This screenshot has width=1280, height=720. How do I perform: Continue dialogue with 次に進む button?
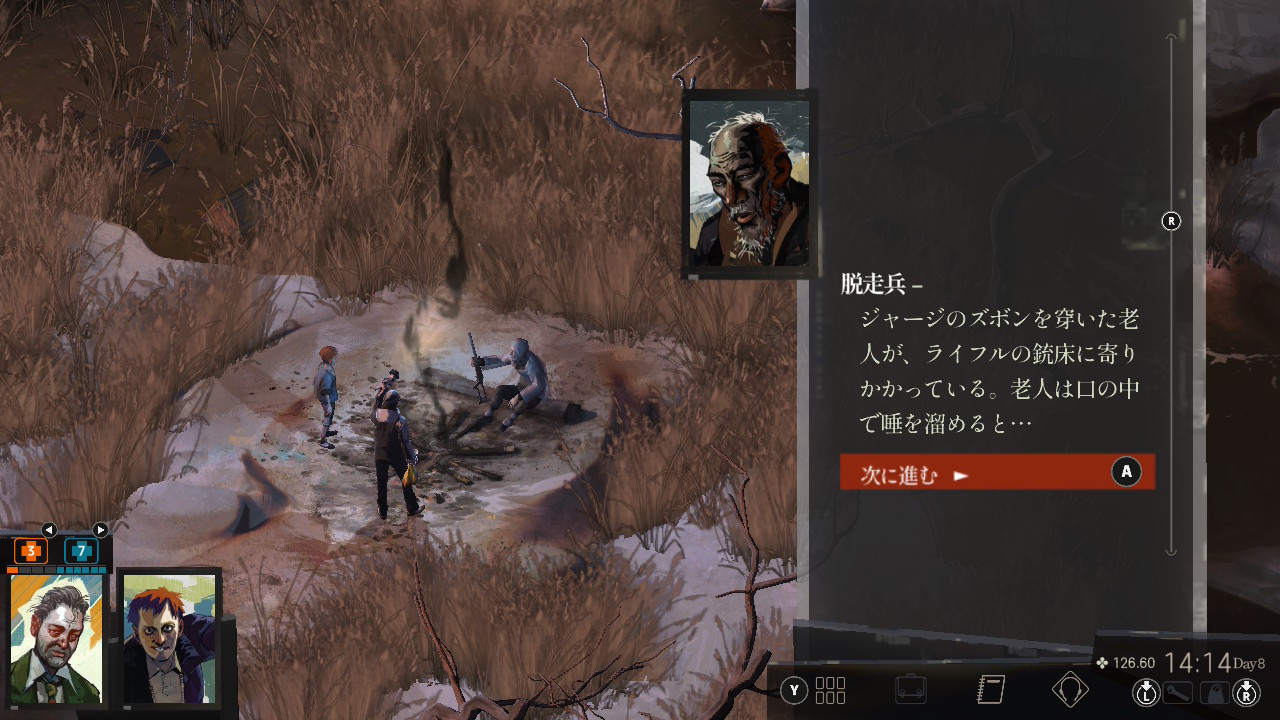coord(997,472)
